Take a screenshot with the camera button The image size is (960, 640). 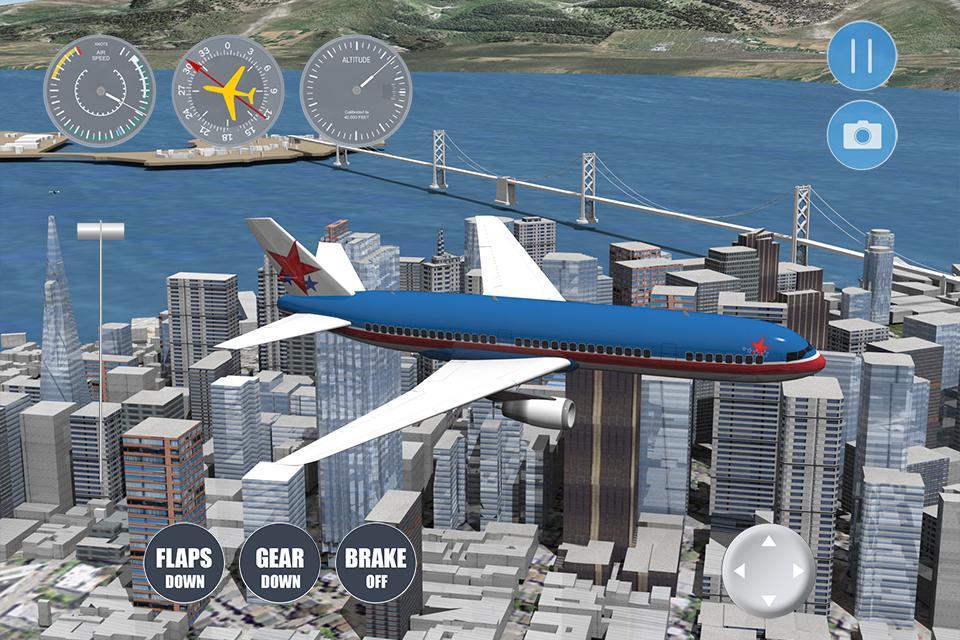(x=861, y=135)
